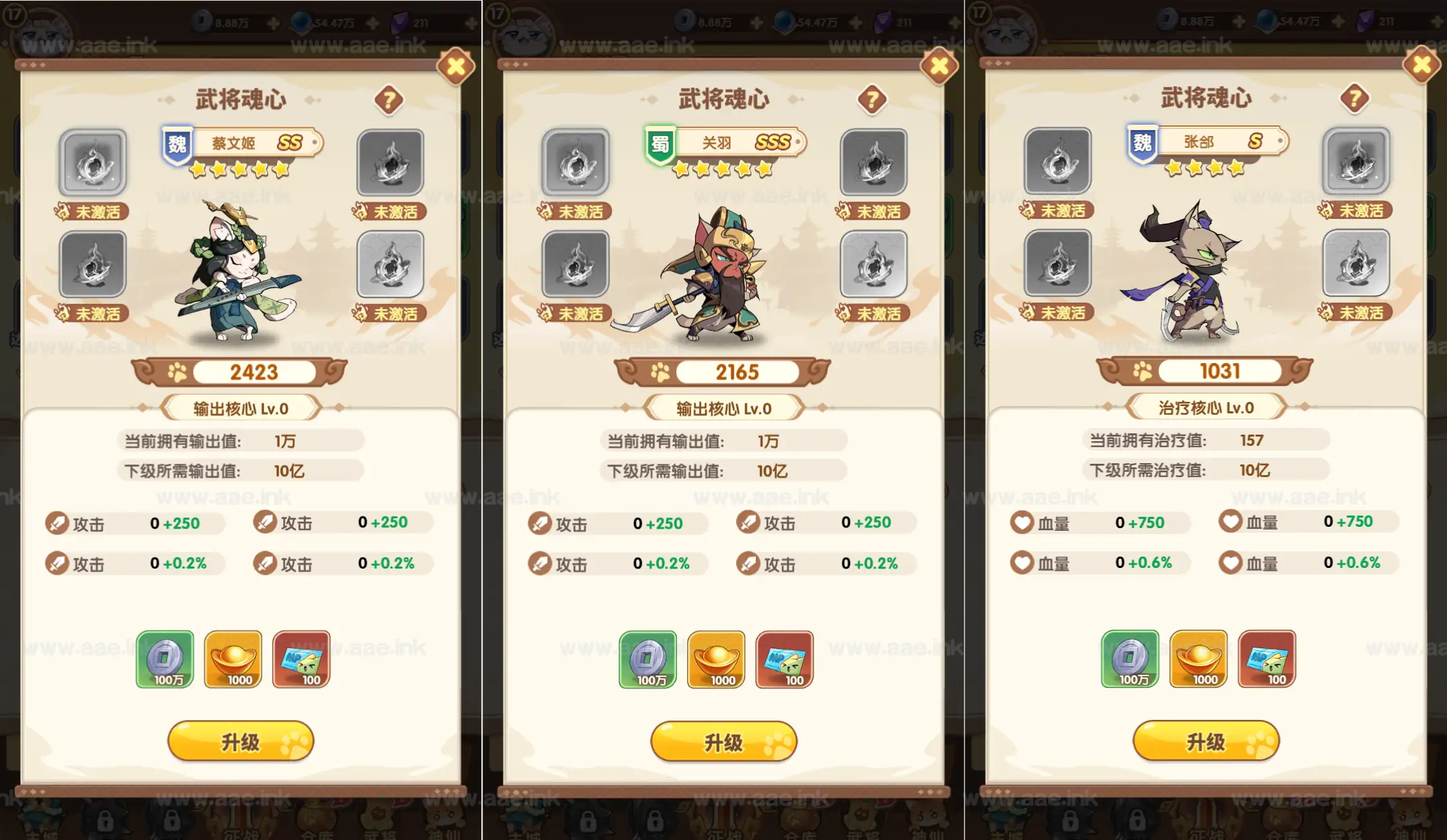The height and width of the screenshot is (840, 1447).
Task: Expand the 治疗核心 Lv.0 banner on 张郃's panel
Action: click(x=1205, y=407)
